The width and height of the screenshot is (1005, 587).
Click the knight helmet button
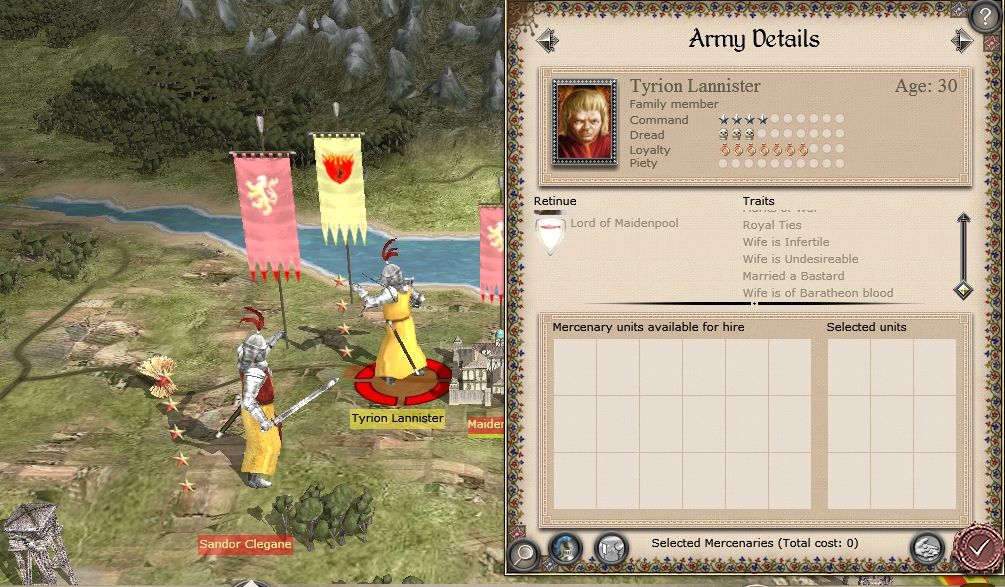[565, 547]
